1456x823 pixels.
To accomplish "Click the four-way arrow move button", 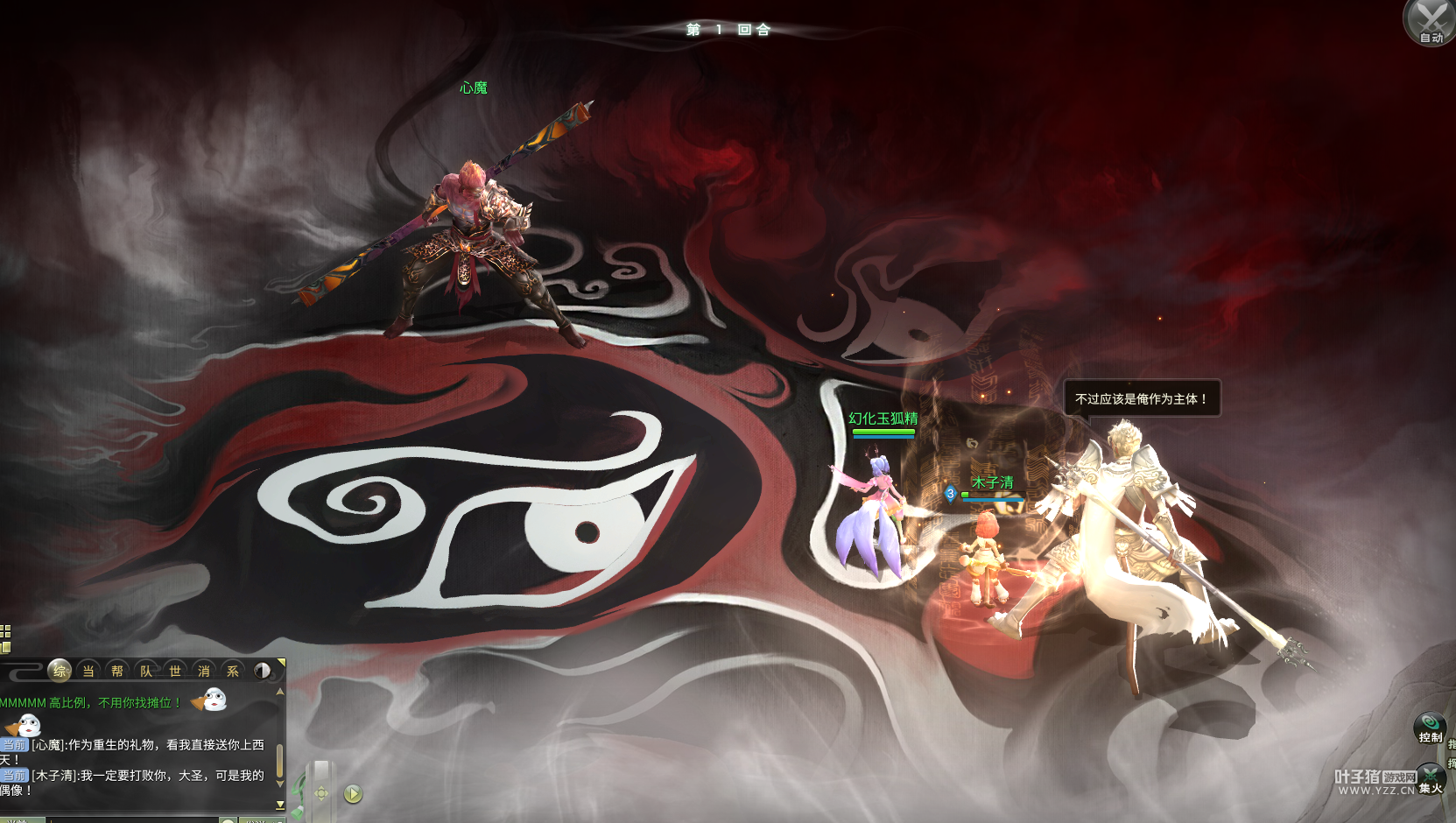I will coord(321,794).
